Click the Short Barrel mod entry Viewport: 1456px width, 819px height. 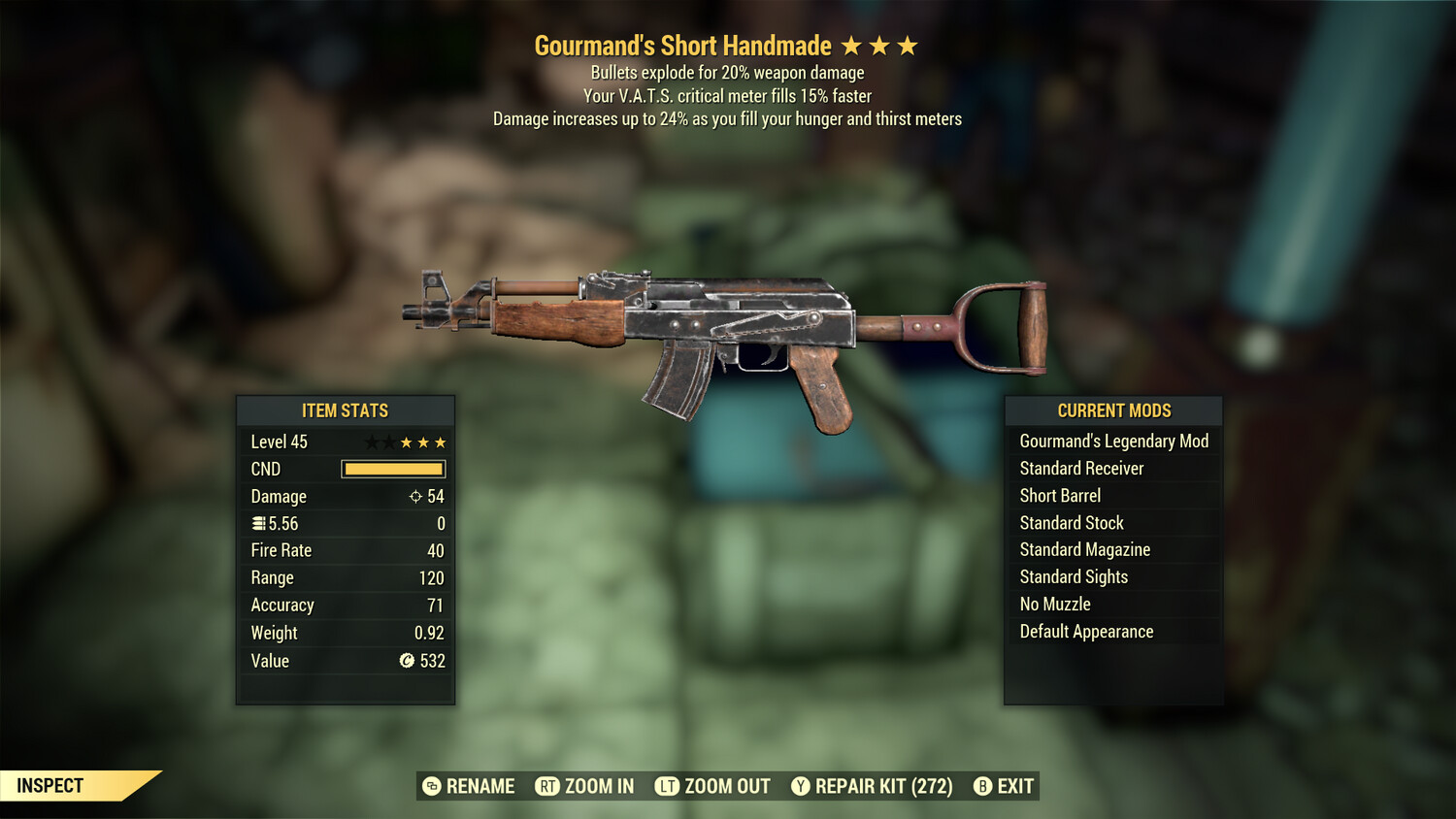pos(1060,496)
